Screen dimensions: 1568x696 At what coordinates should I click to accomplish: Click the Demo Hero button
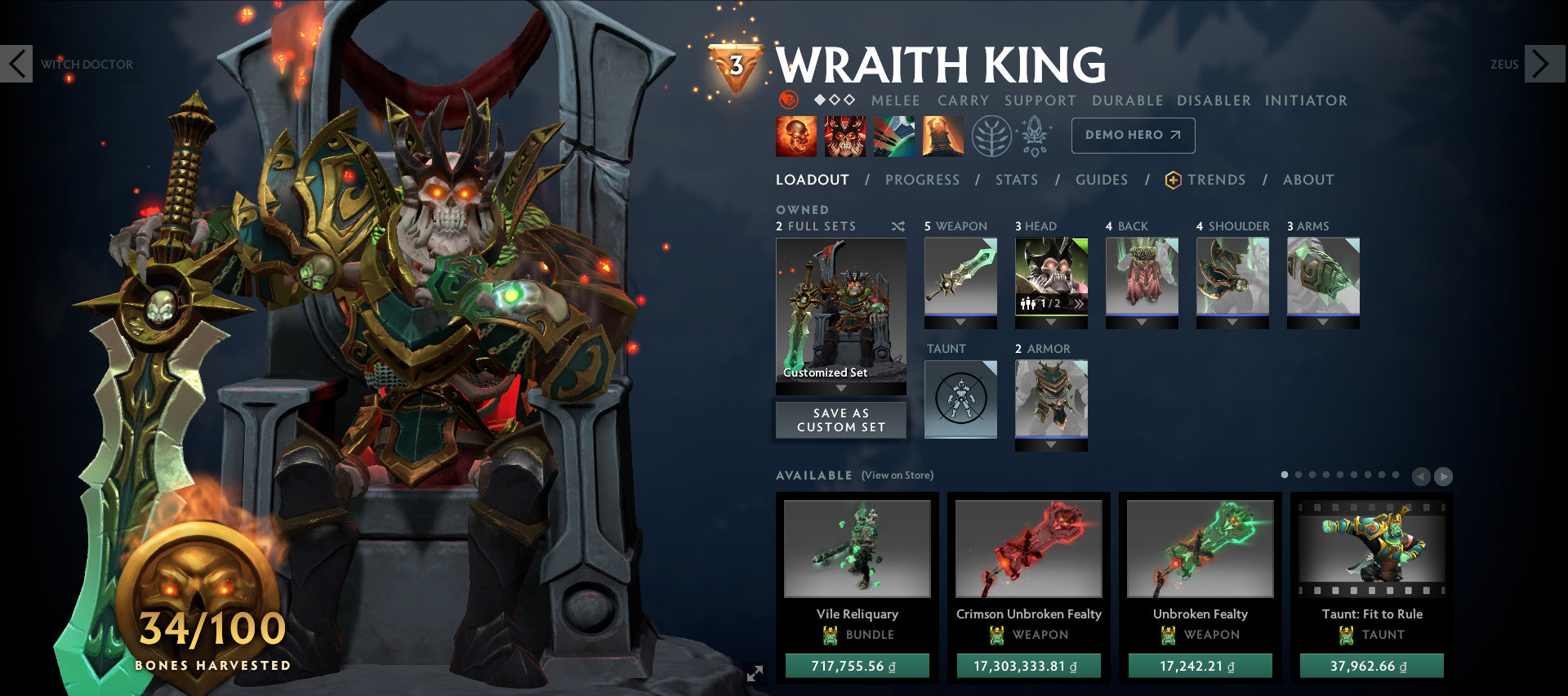click(x=1133, y=136)
